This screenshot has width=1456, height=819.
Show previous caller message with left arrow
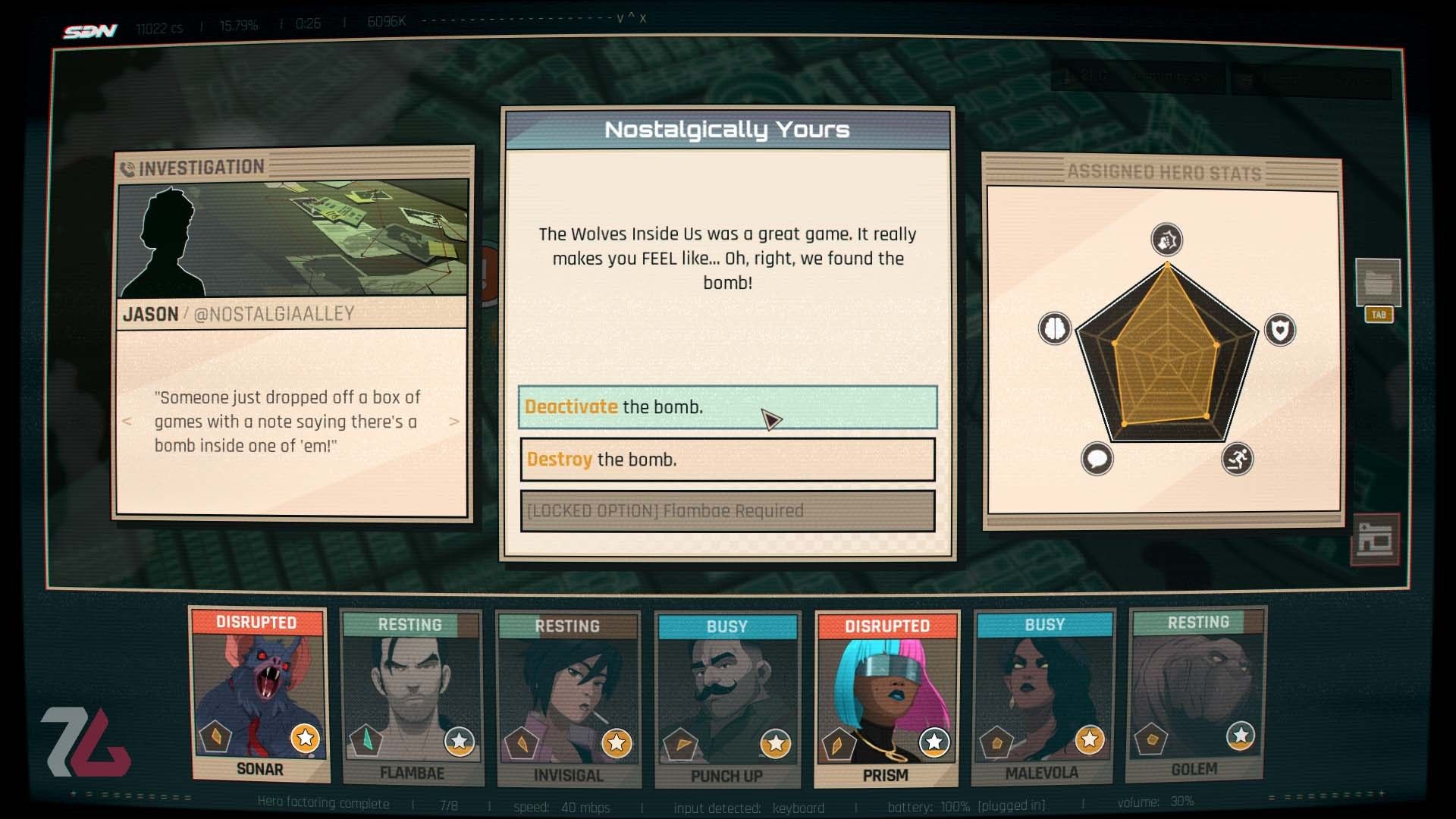[127, 422]
